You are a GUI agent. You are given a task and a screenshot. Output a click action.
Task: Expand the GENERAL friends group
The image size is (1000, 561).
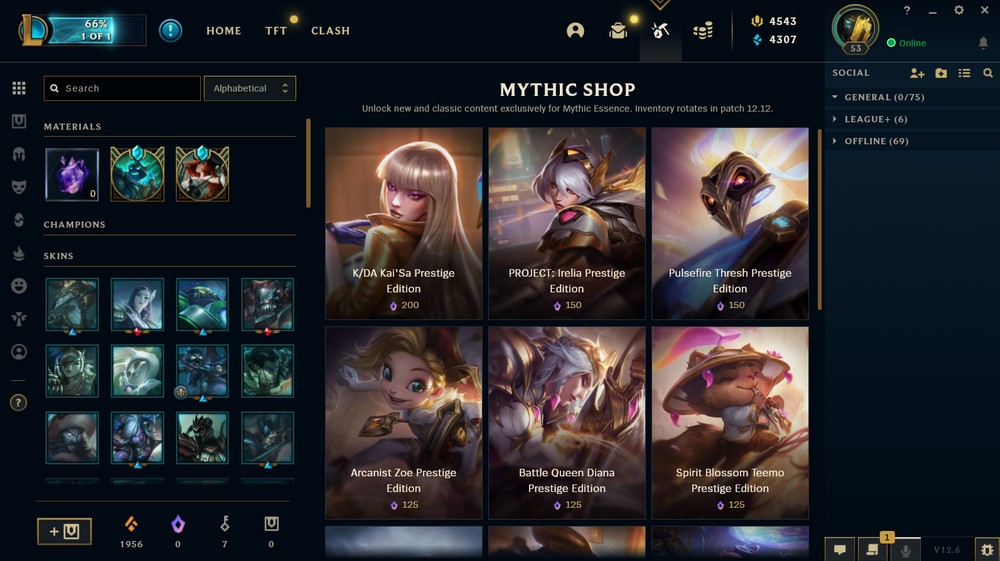coord(878,97)
